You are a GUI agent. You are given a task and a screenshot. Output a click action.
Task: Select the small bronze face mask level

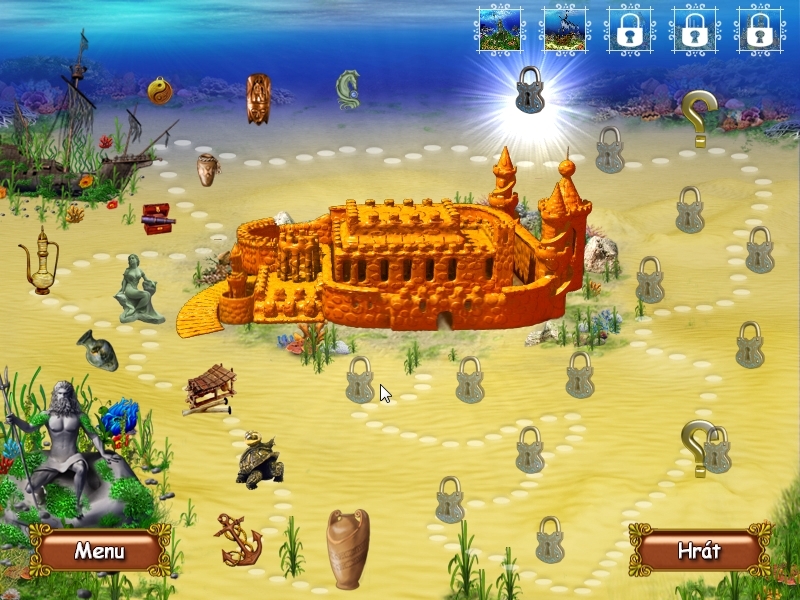[x=207, y=169]
